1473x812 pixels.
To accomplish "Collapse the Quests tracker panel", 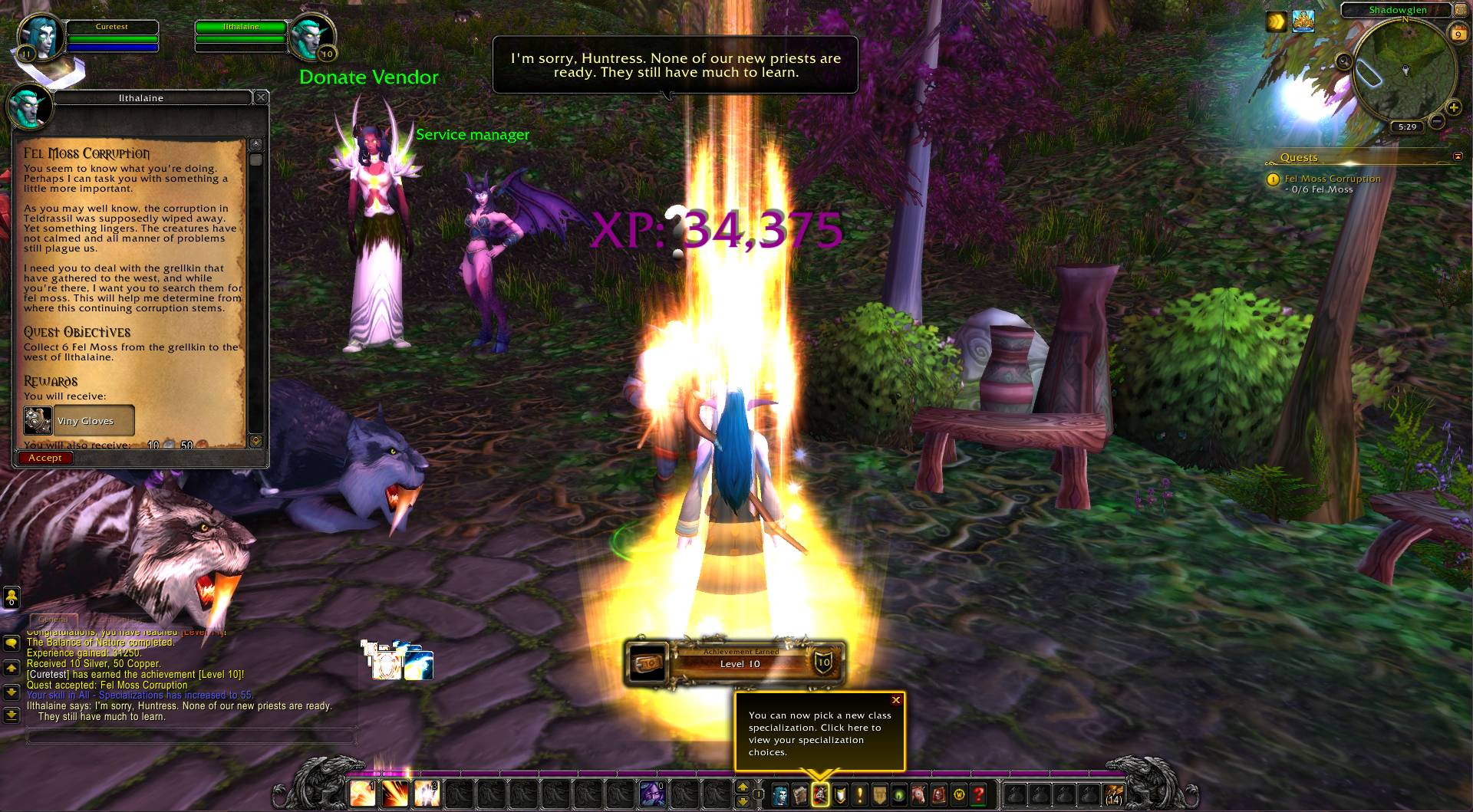I will click(1458, 156).
